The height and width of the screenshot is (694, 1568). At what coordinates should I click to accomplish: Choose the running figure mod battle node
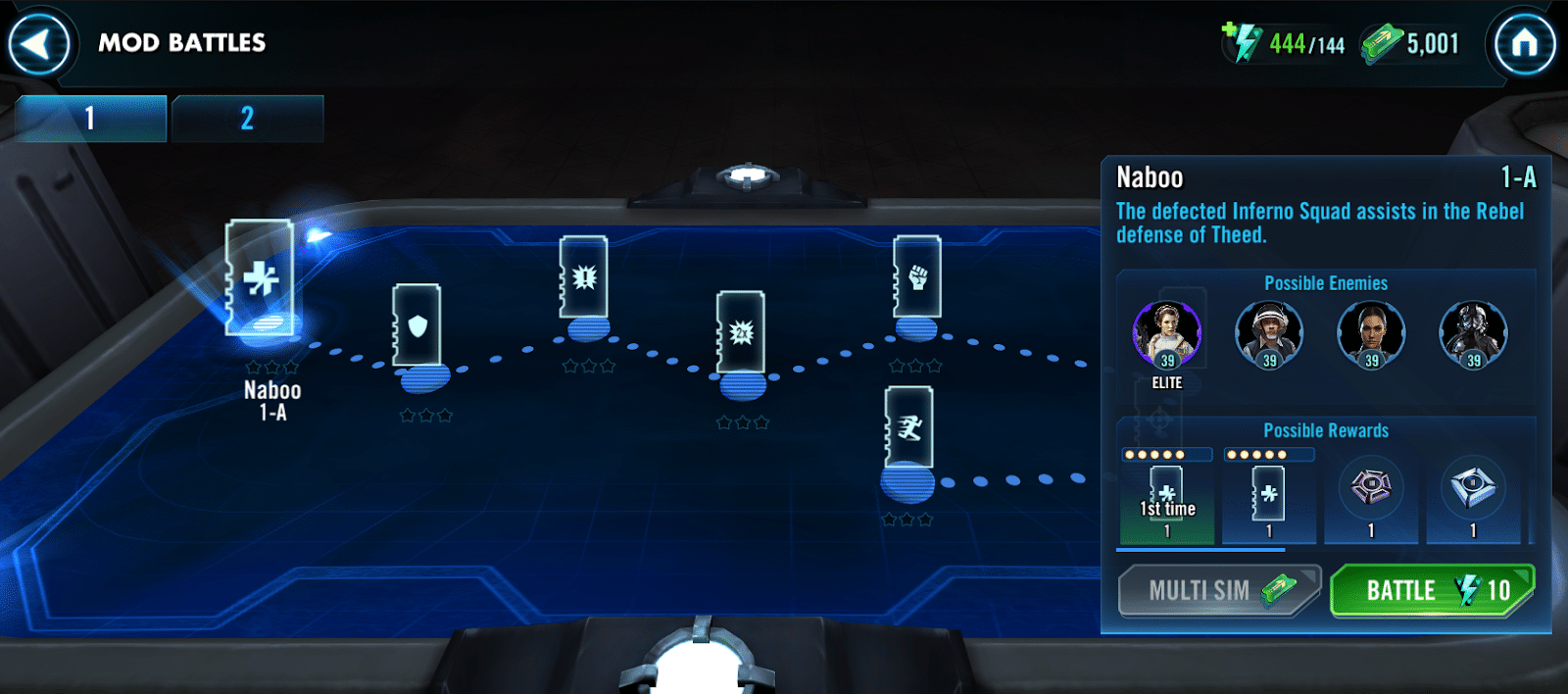coord(908,429)
